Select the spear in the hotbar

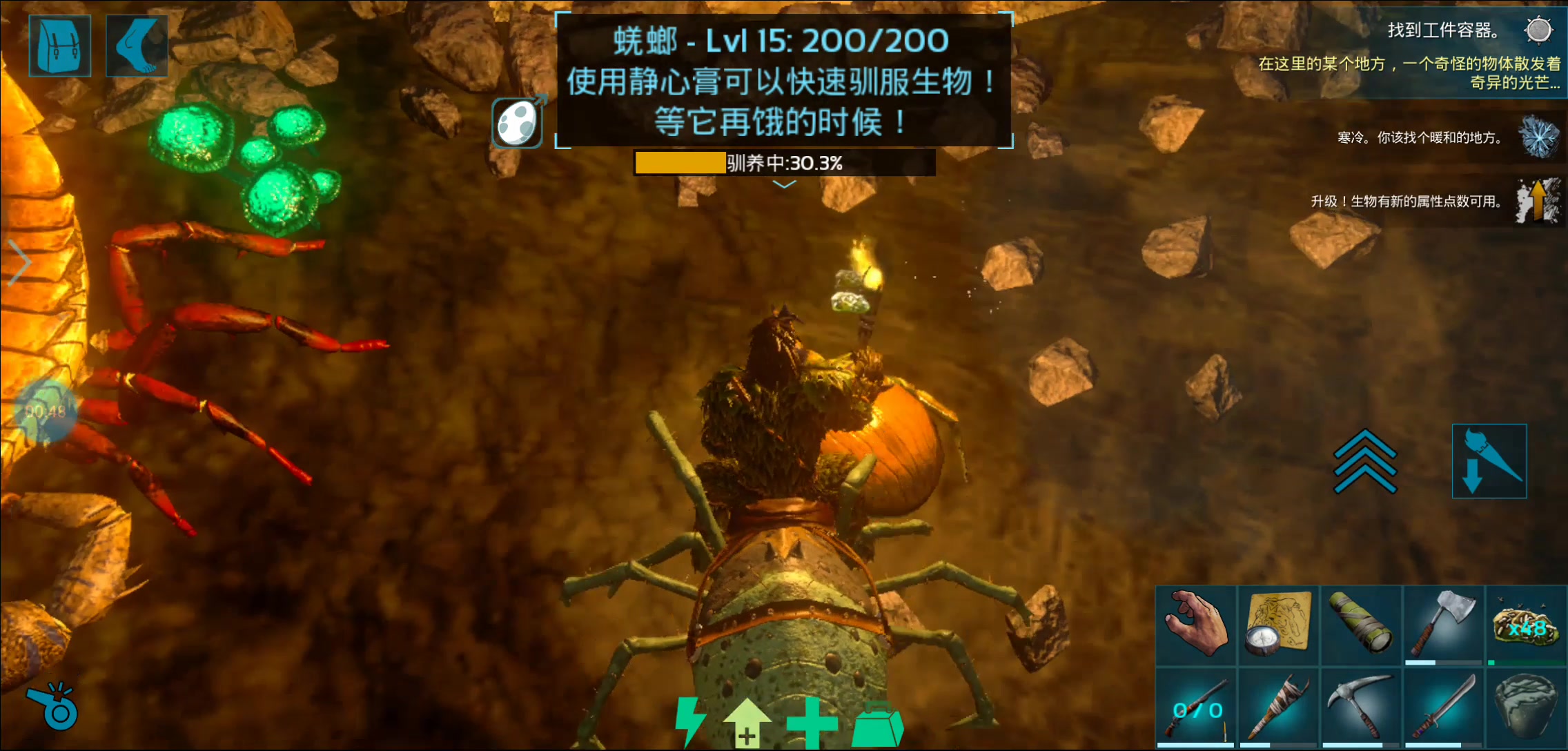1279,708
